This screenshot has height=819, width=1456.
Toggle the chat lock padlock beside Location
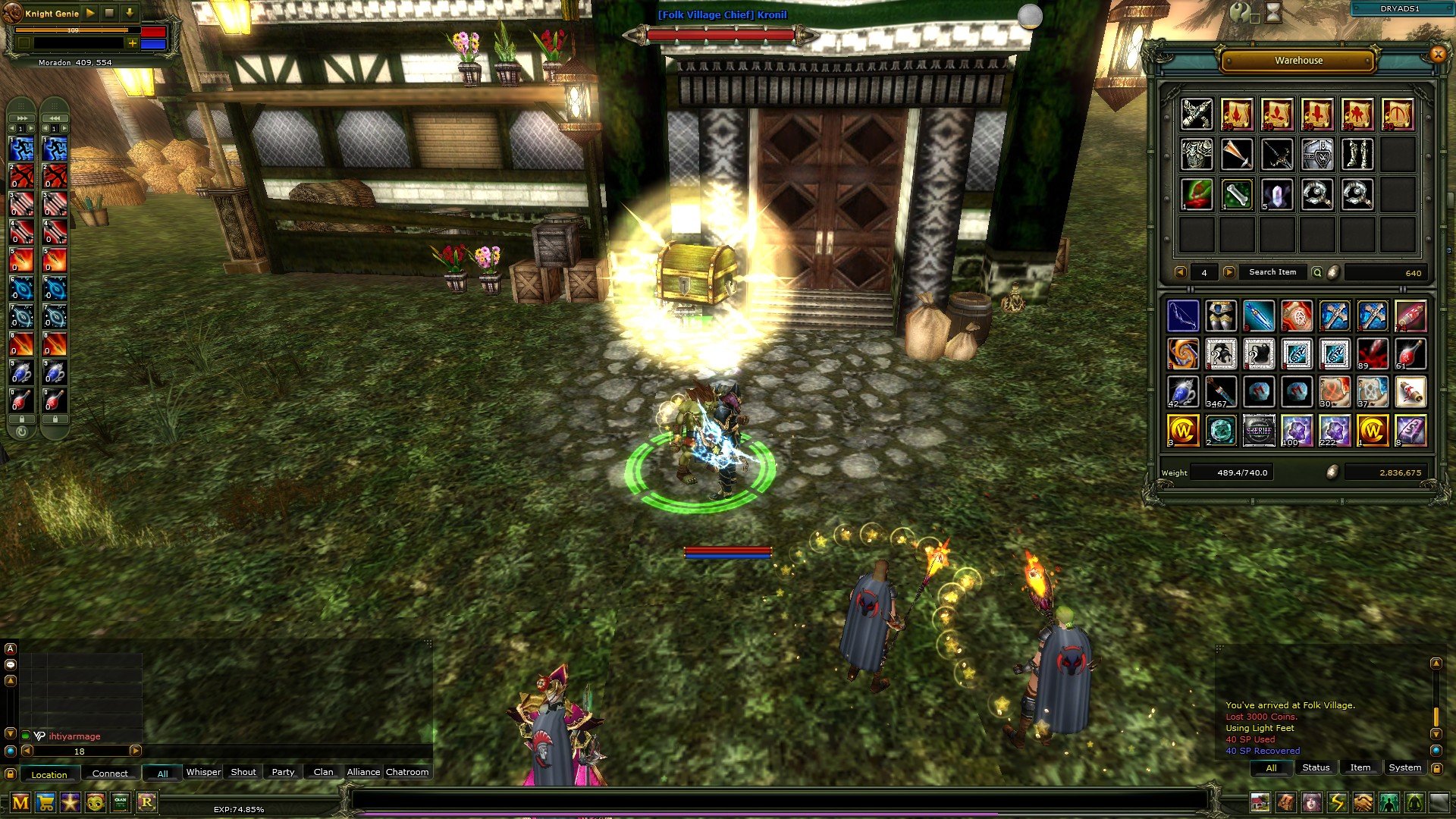[11, 773]
